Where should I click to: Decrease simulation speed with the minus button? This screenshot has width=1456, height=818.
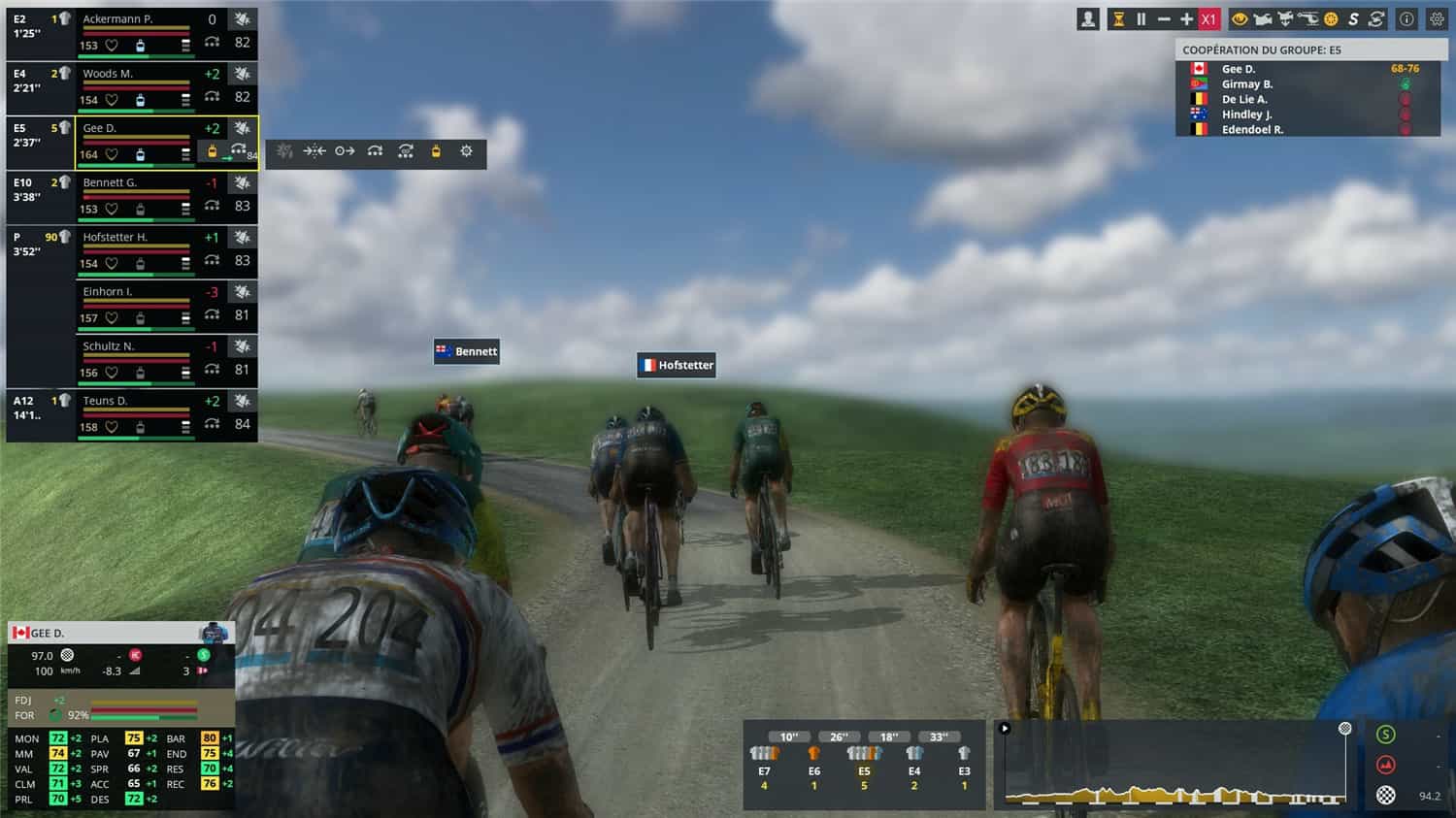(x=1164, y=18)
